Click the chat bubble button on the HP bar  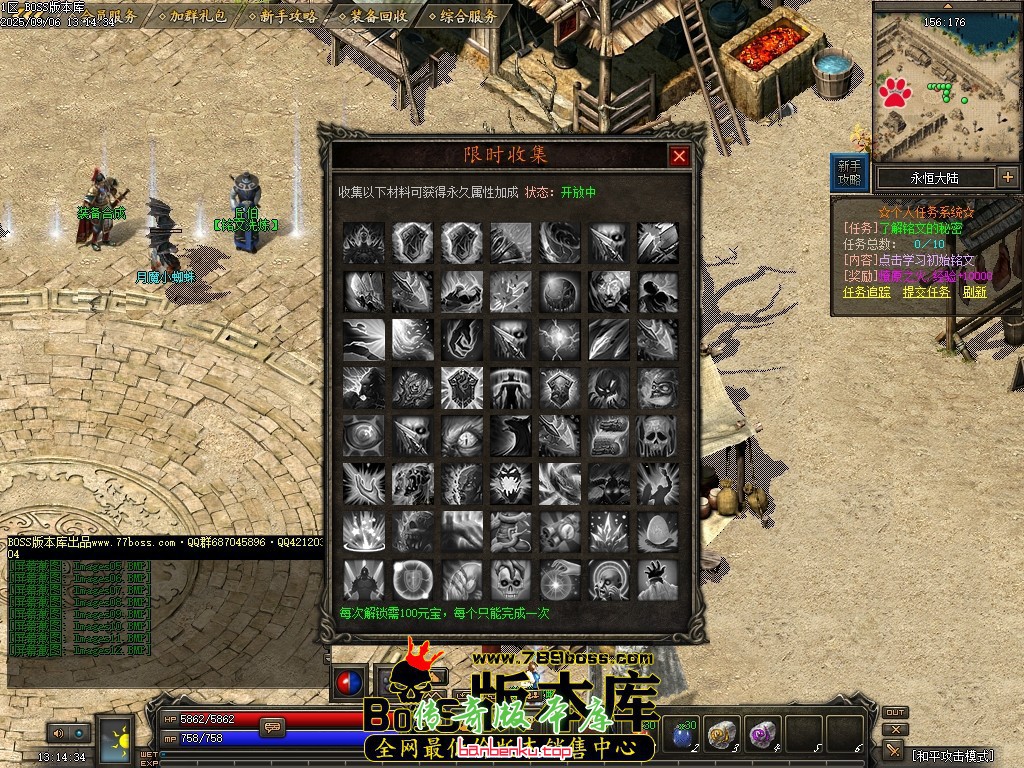tap(271, 727)
